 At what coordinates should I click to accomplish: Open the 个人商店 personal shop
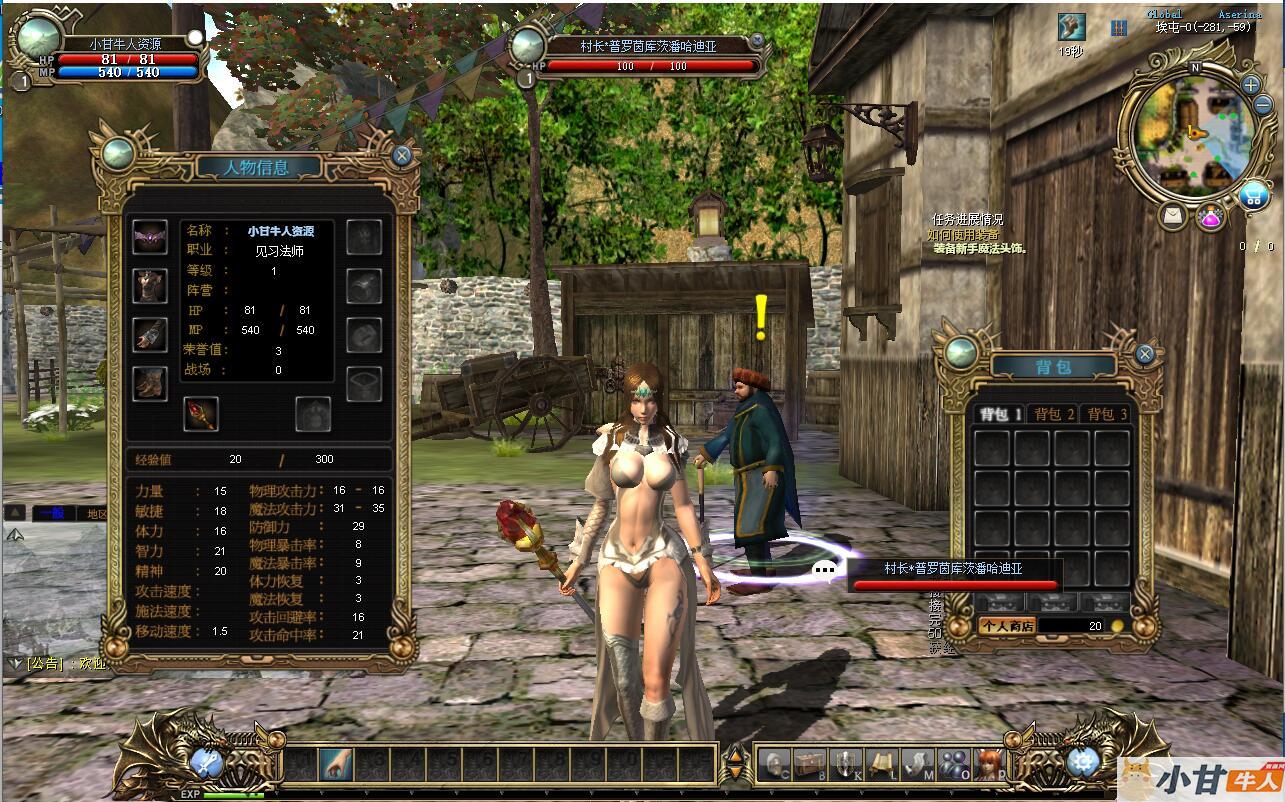coord(1005,626)
